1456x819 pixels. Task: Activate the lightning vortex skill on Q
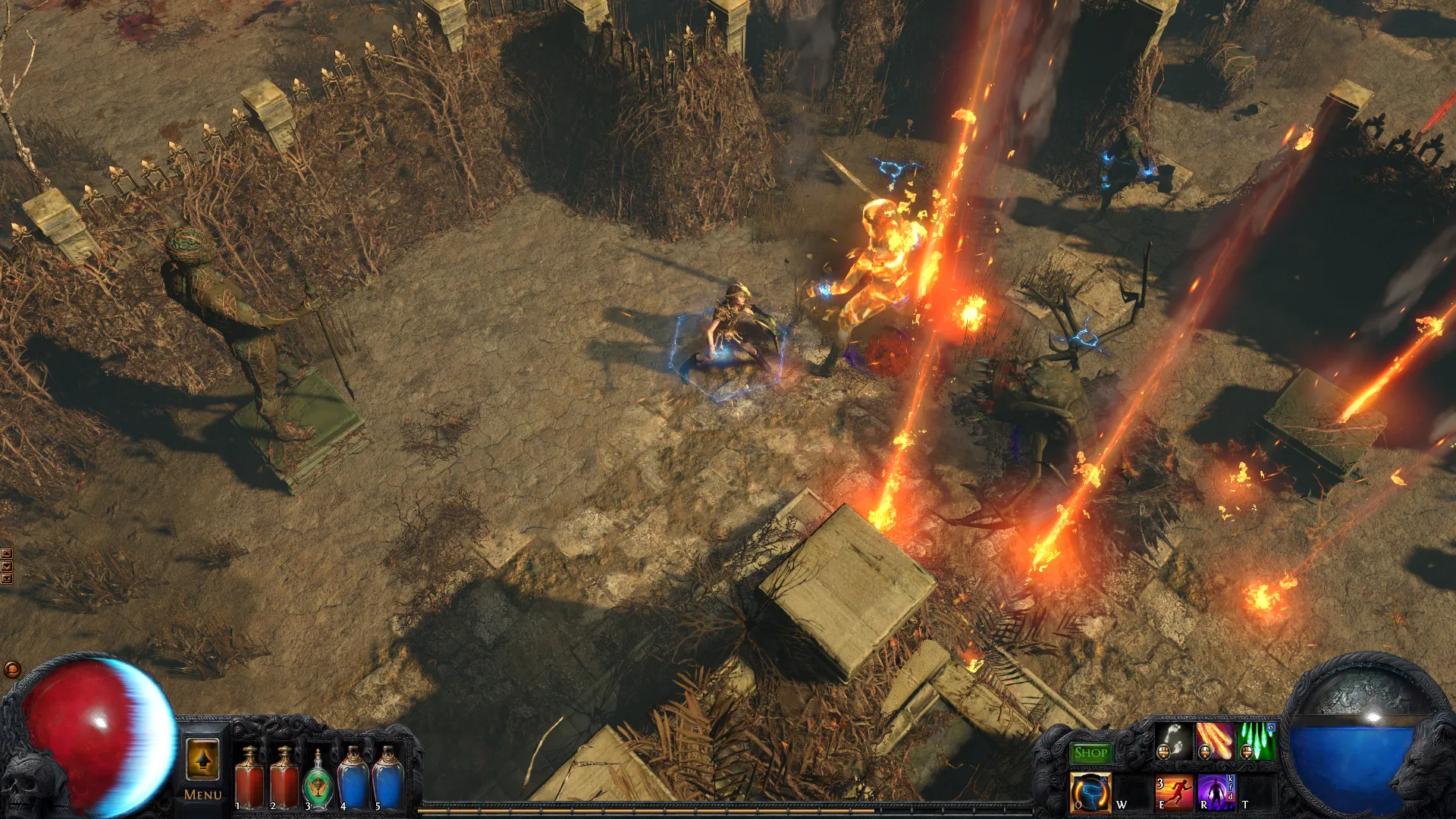click(1090, 792)
